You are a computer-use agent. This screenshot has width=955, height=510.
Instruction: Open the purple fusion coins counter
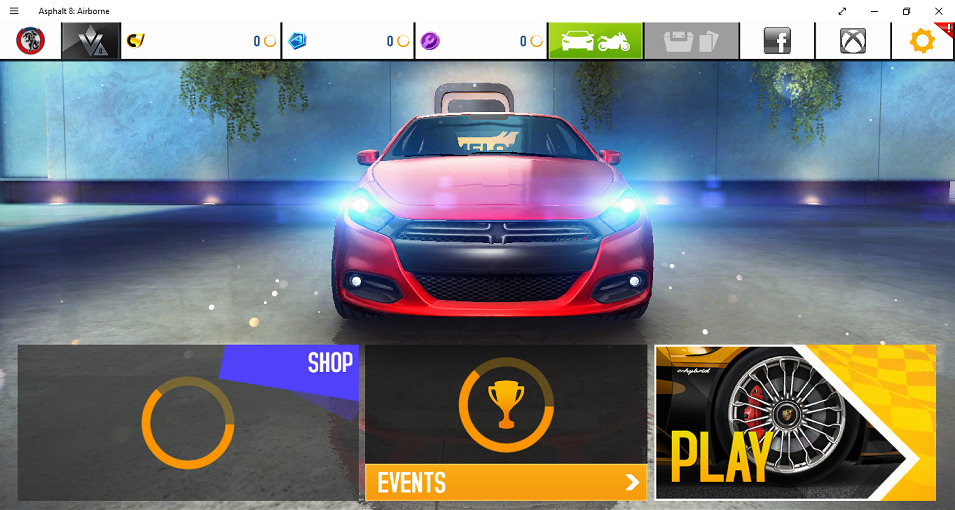pyautogui.click(x=481, y=41)
